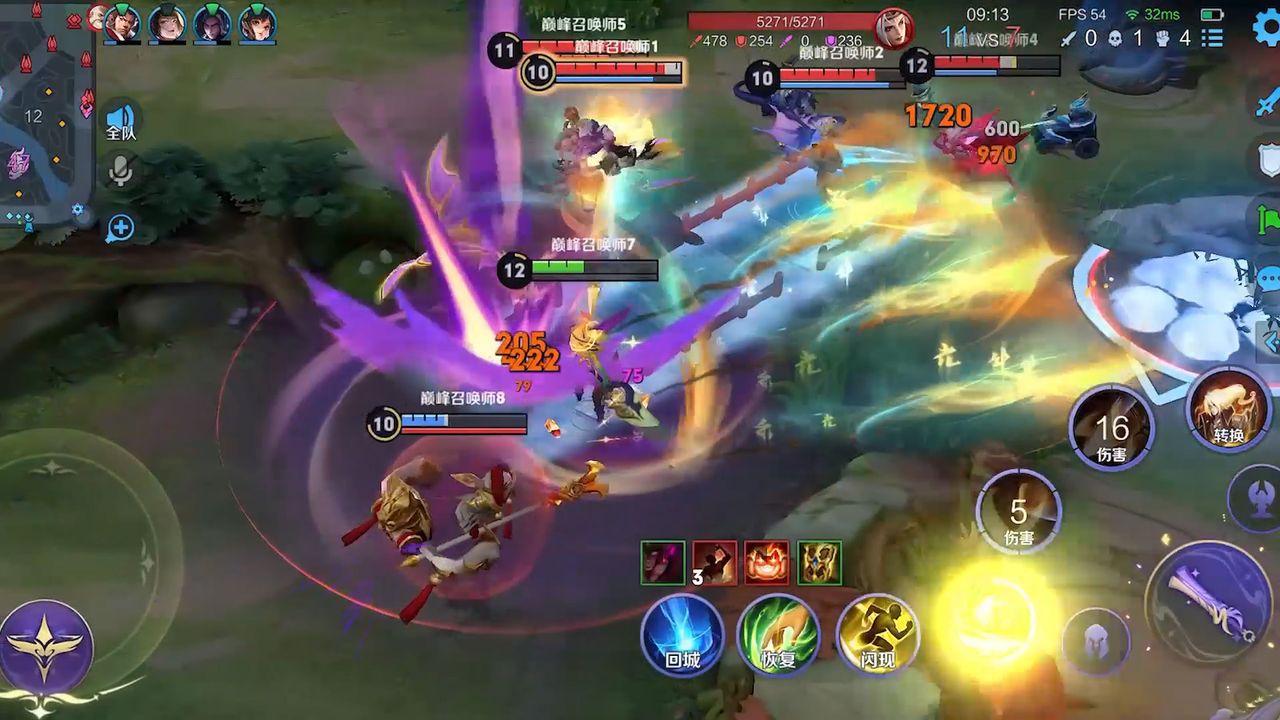Image resolution: width=1280 pixels, height=720 pixels.
Task: Toggle the 全队 team voice speaker
Action: [x=121, y=121]
